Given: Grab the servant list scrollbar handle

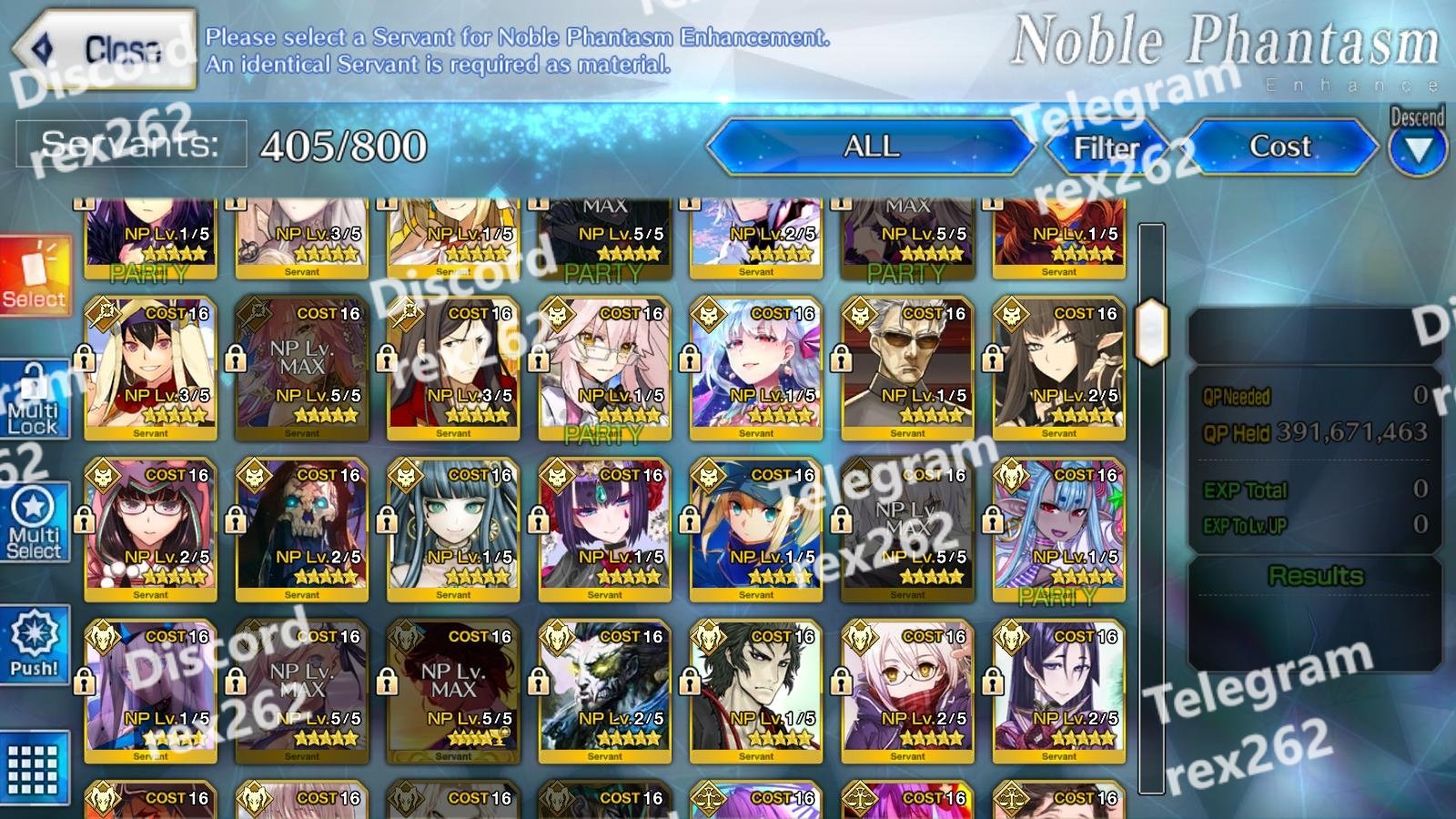Looking at the screenshot, I should pos(1151,331).
